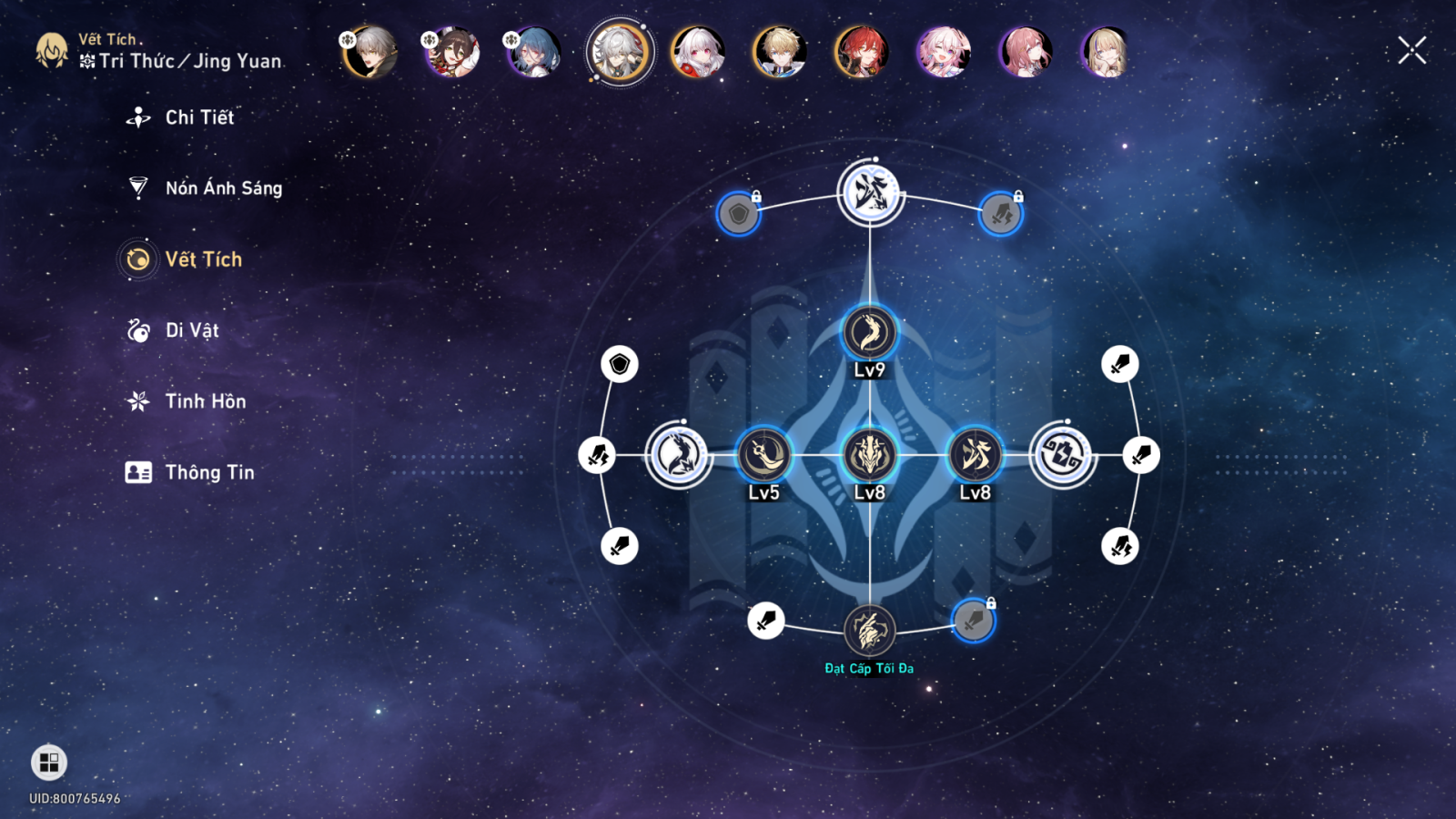Open the Lv9 trace node
This screenshot has height=819, width=1456.
pyautogui.click(x=870, y=333)
